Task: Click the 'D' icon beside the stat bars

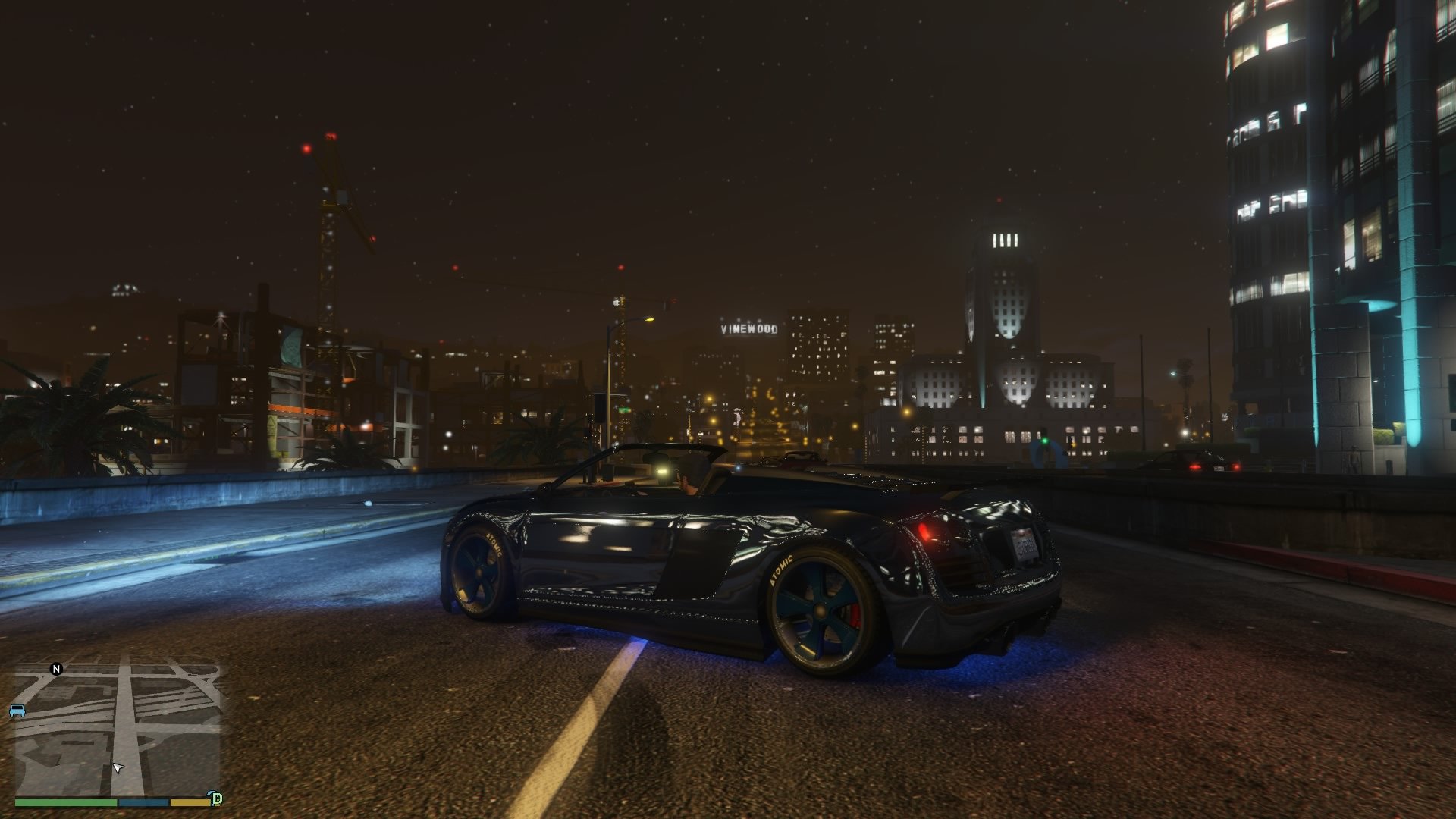Action: point(217,798)
